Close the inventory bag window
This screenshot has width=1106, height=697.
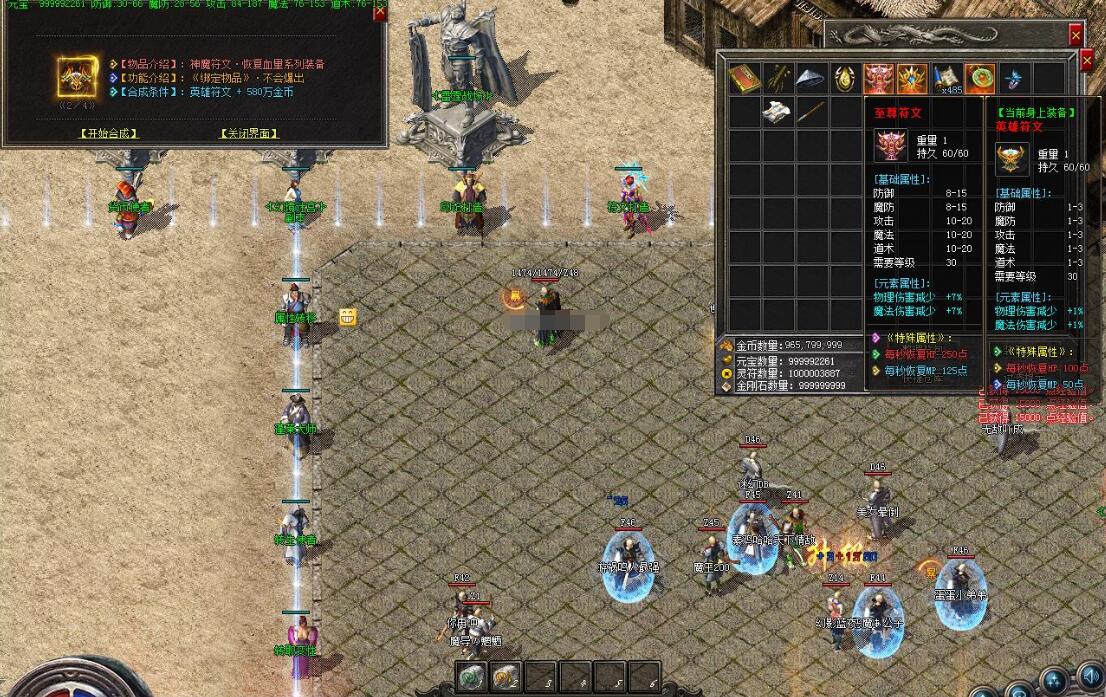click(x=1088, y=60)
